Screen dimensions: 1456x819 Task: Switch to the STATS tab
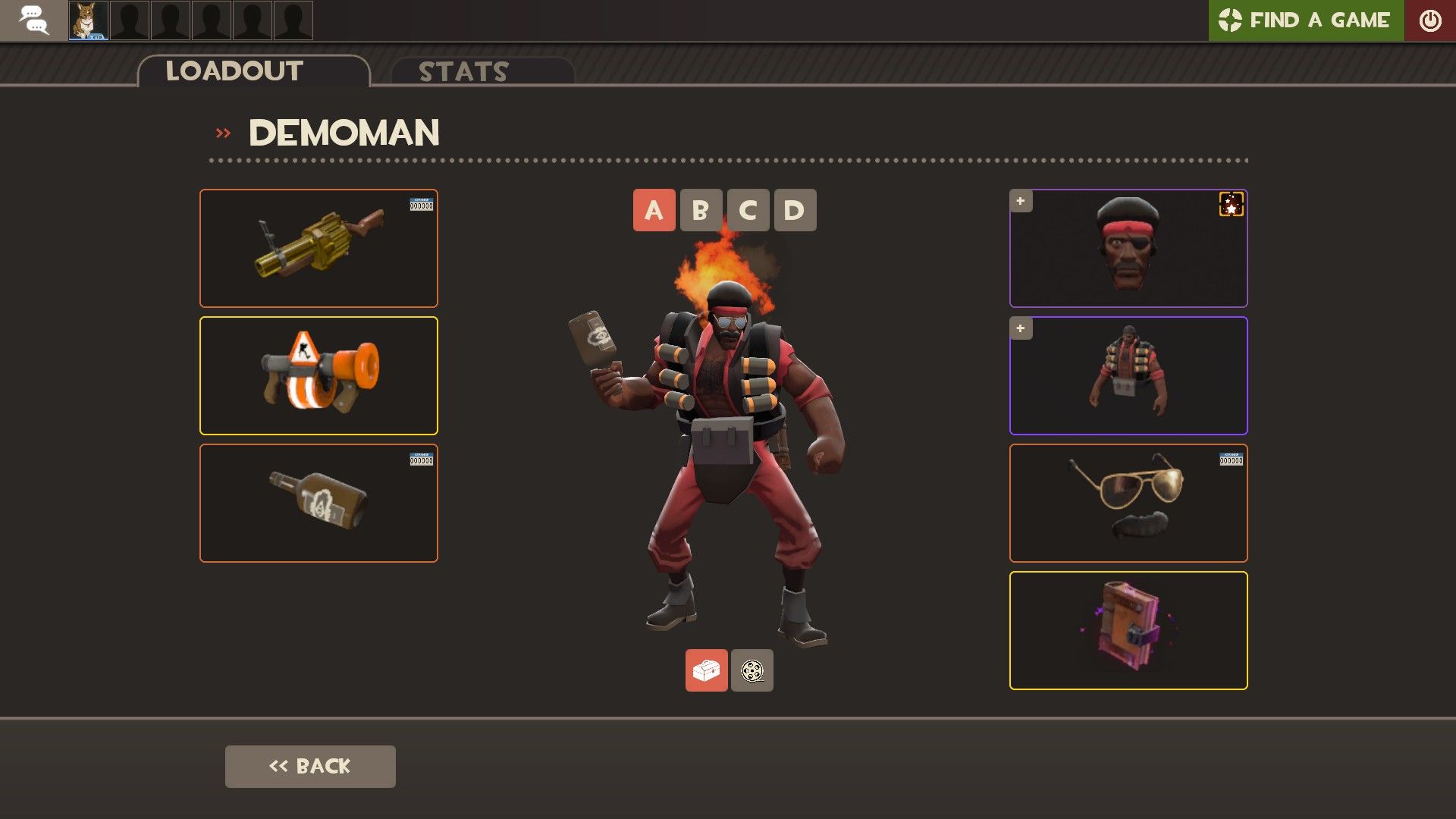pyautogui.click(x=463, y=72)
